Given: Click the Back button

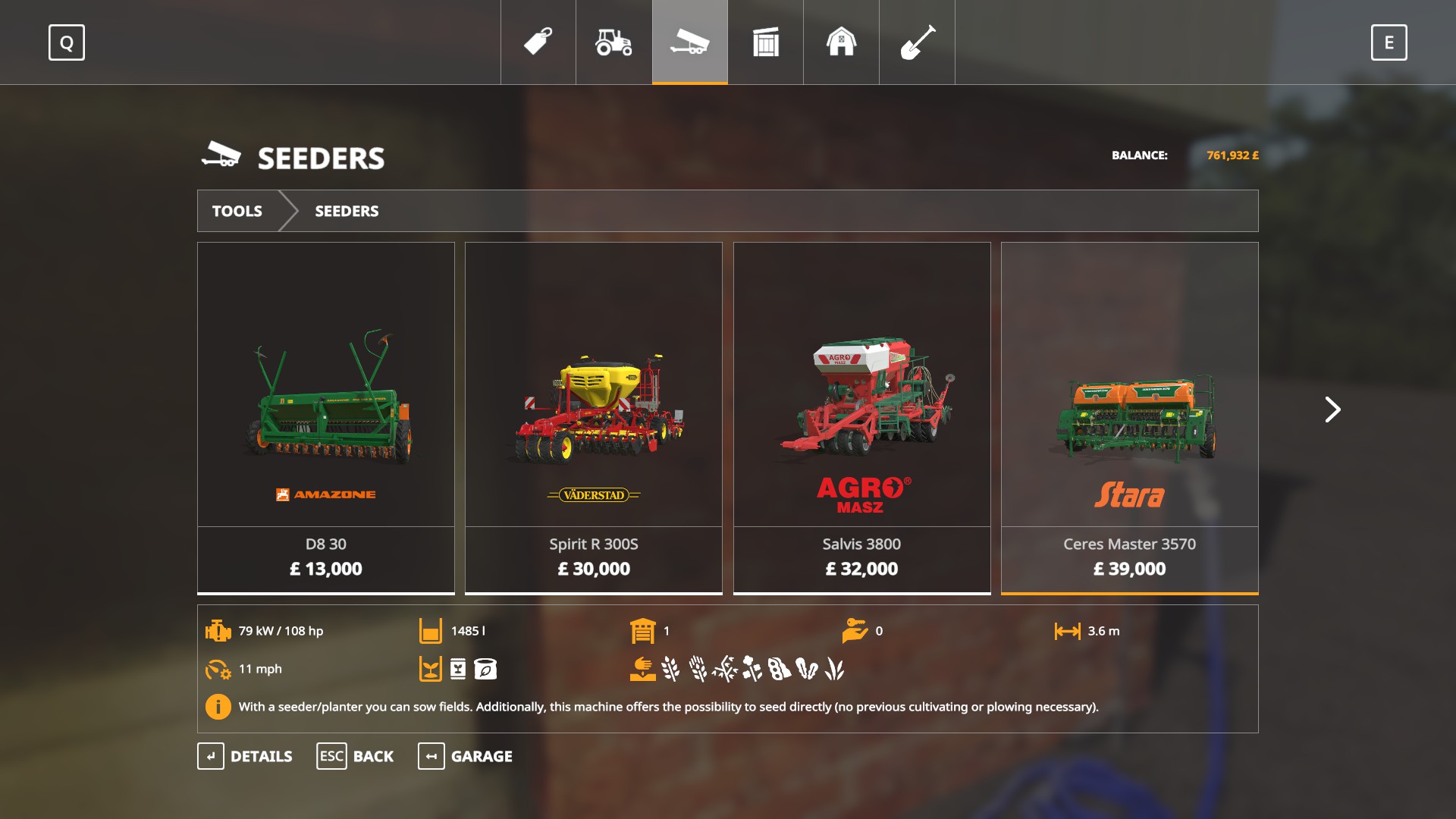Looking at the screenshot, I should (355, 756).
